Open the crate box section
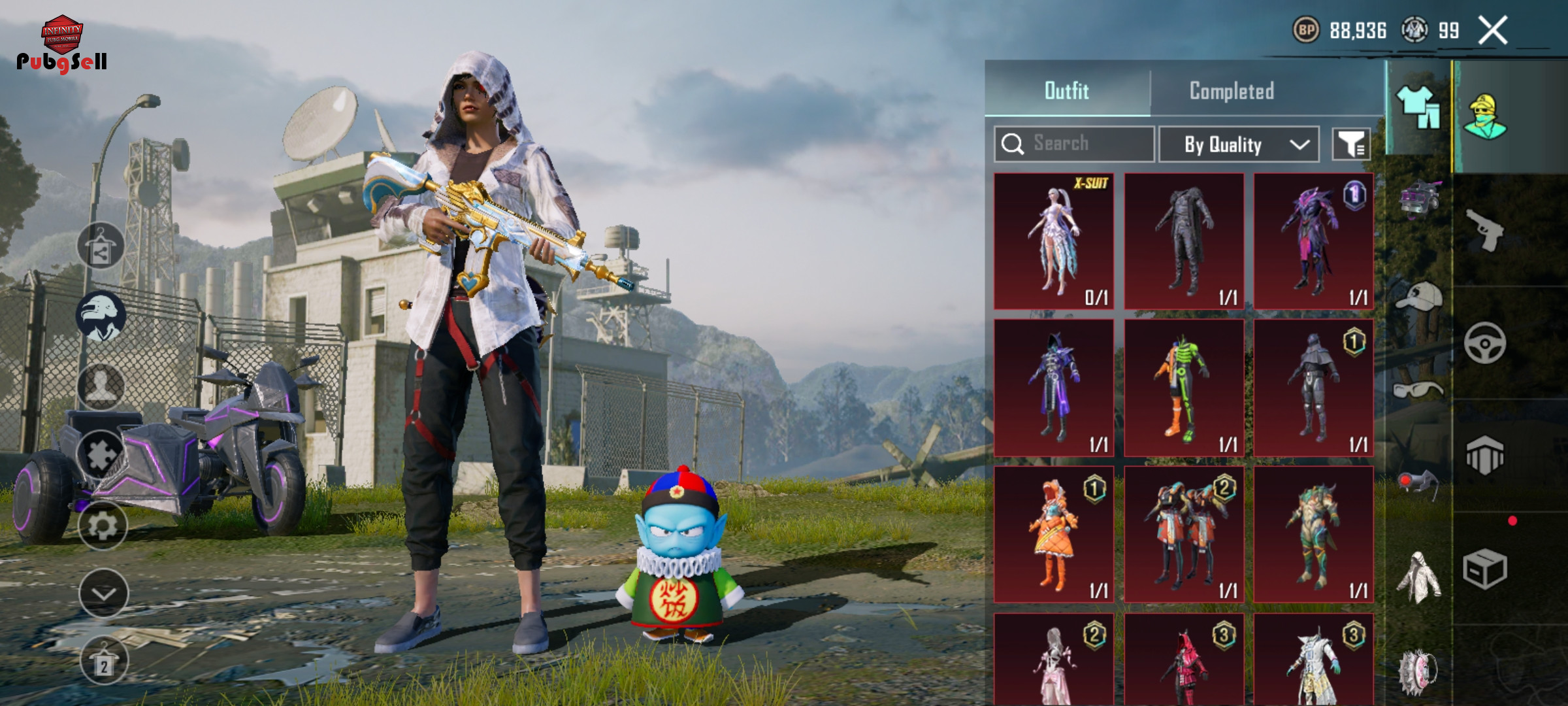1568x706 pixels. coord(1484,569)
